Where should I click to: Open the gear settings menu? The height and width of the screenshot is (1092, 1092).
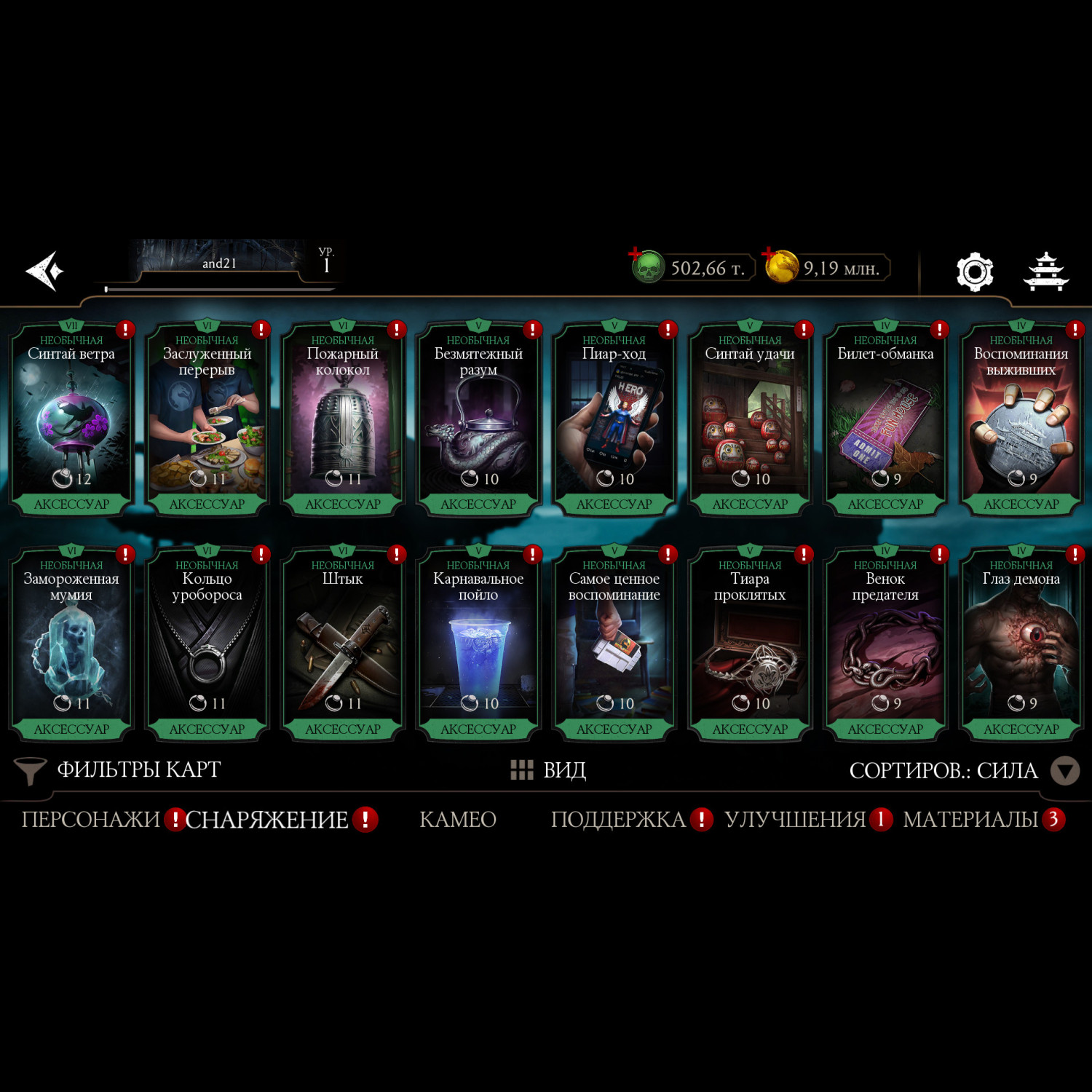click(x=974, y=272)
